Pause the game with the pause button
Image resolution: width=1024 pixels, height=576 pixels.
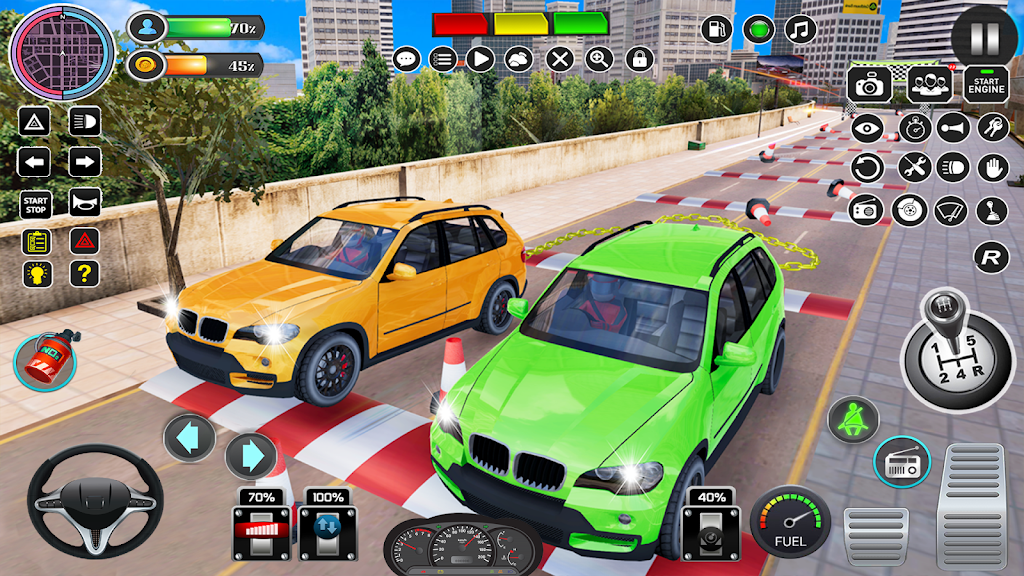click(984, 36)
